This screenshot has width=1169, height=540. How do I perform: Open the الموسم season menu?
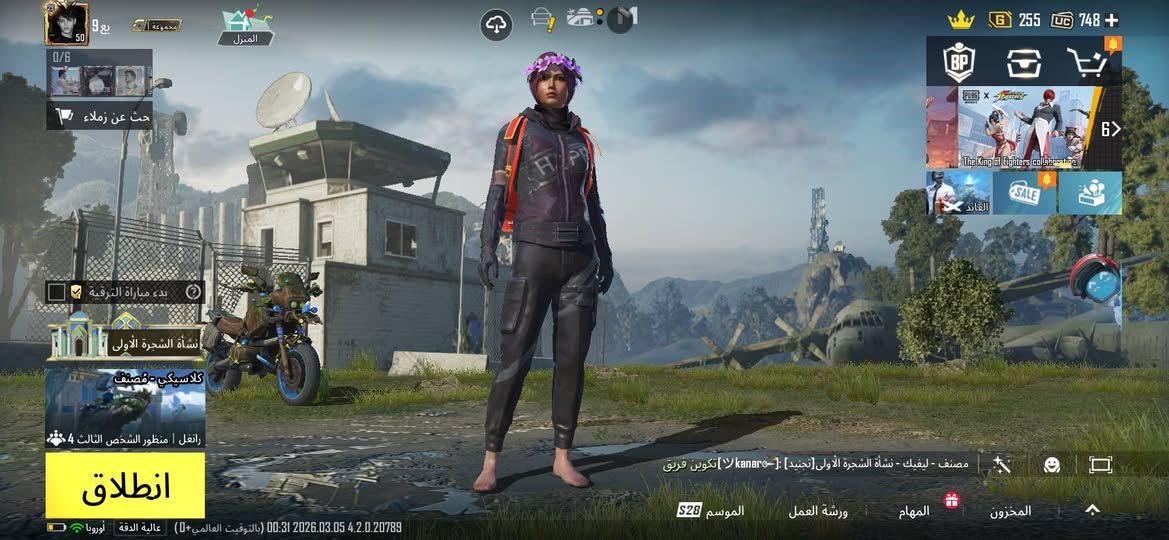(x=712, y=511)
